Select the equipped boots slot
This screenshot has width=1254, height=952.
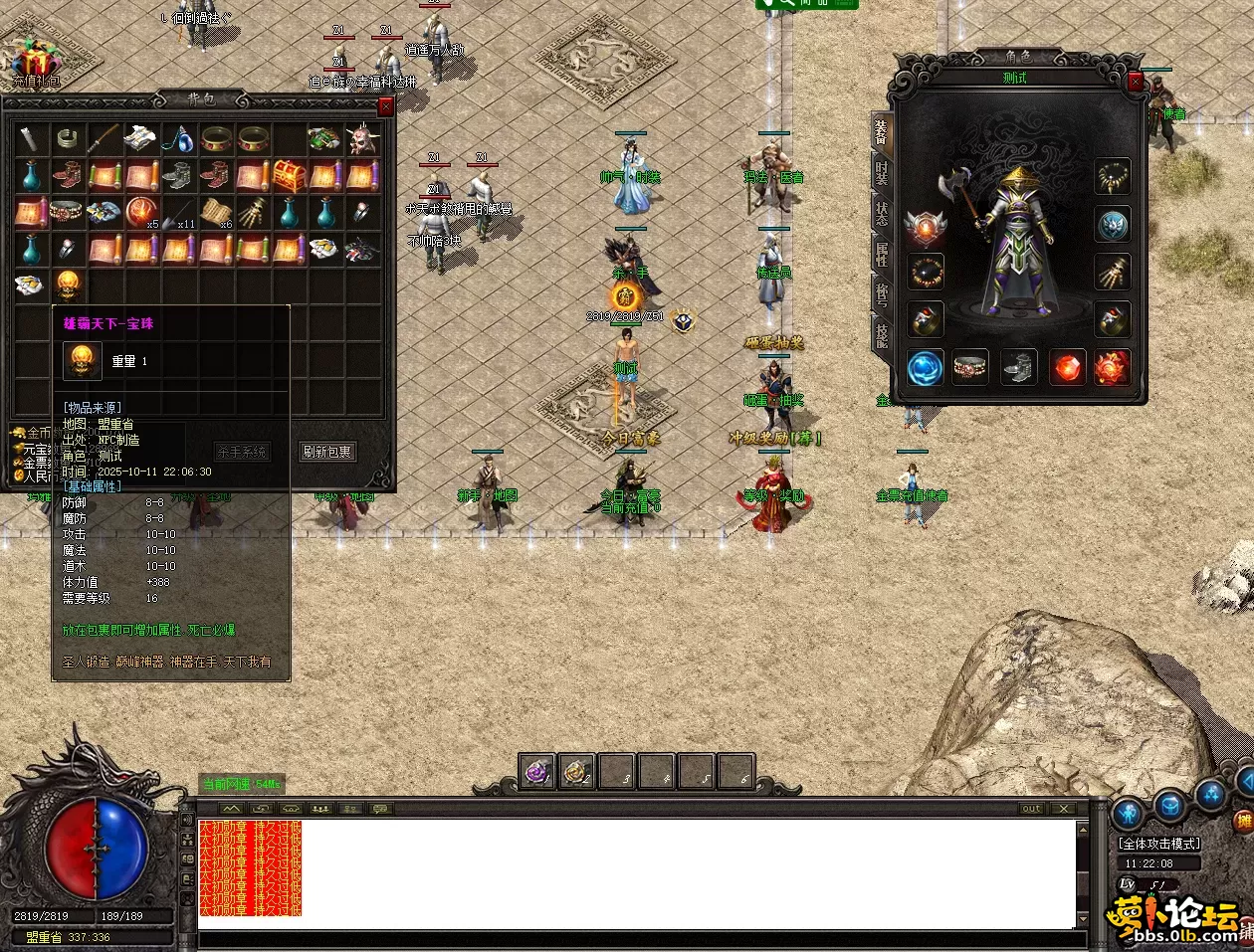pos(1019,368)
